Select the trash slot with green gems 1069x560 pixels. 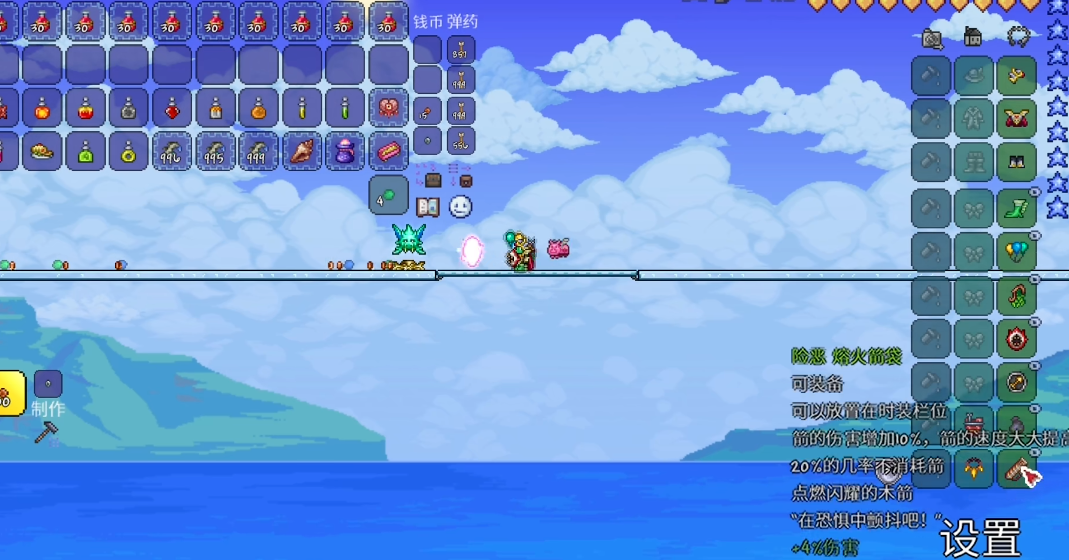pos(388,195)
